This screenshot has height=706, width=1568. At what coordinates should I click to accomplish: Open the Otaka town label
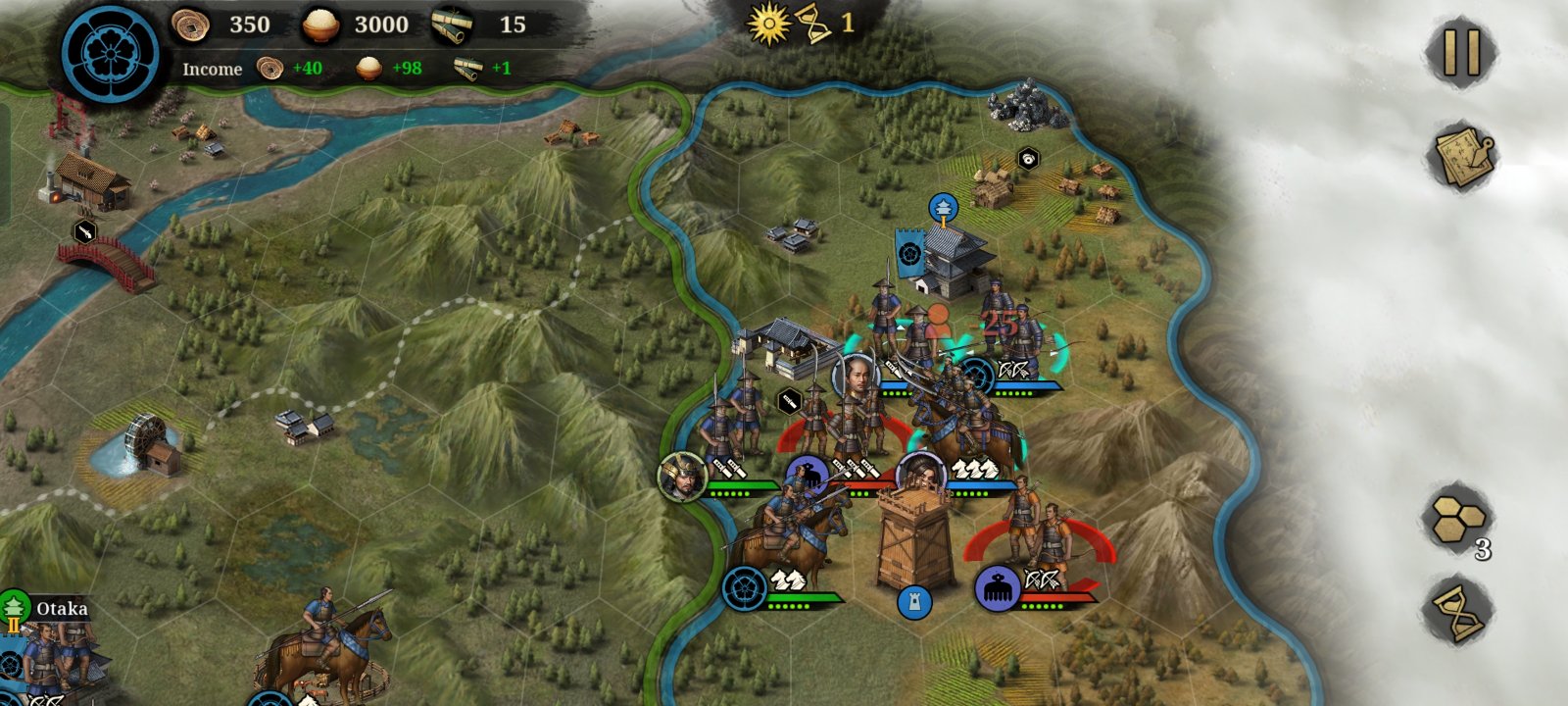pos(61,609)
